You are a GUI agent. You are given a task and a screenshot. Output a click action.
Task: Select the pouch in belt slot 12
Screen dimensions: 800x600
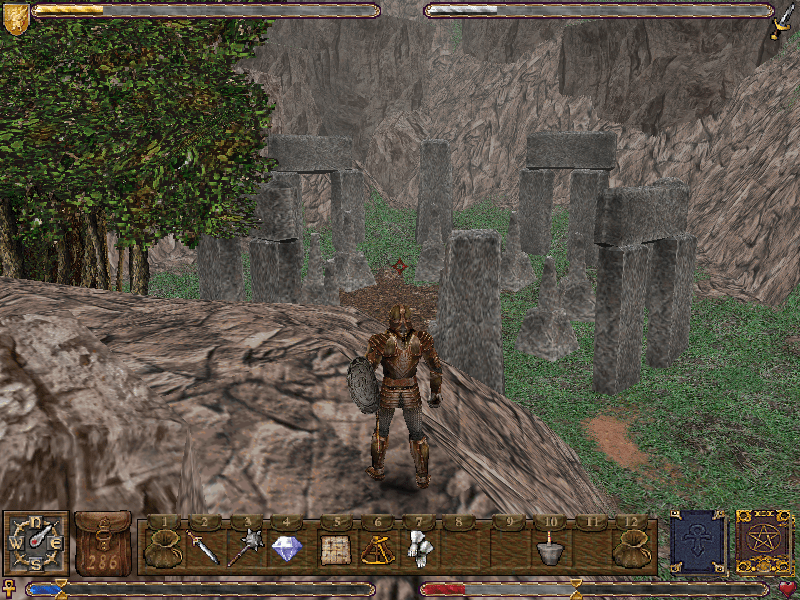(631, 548)
